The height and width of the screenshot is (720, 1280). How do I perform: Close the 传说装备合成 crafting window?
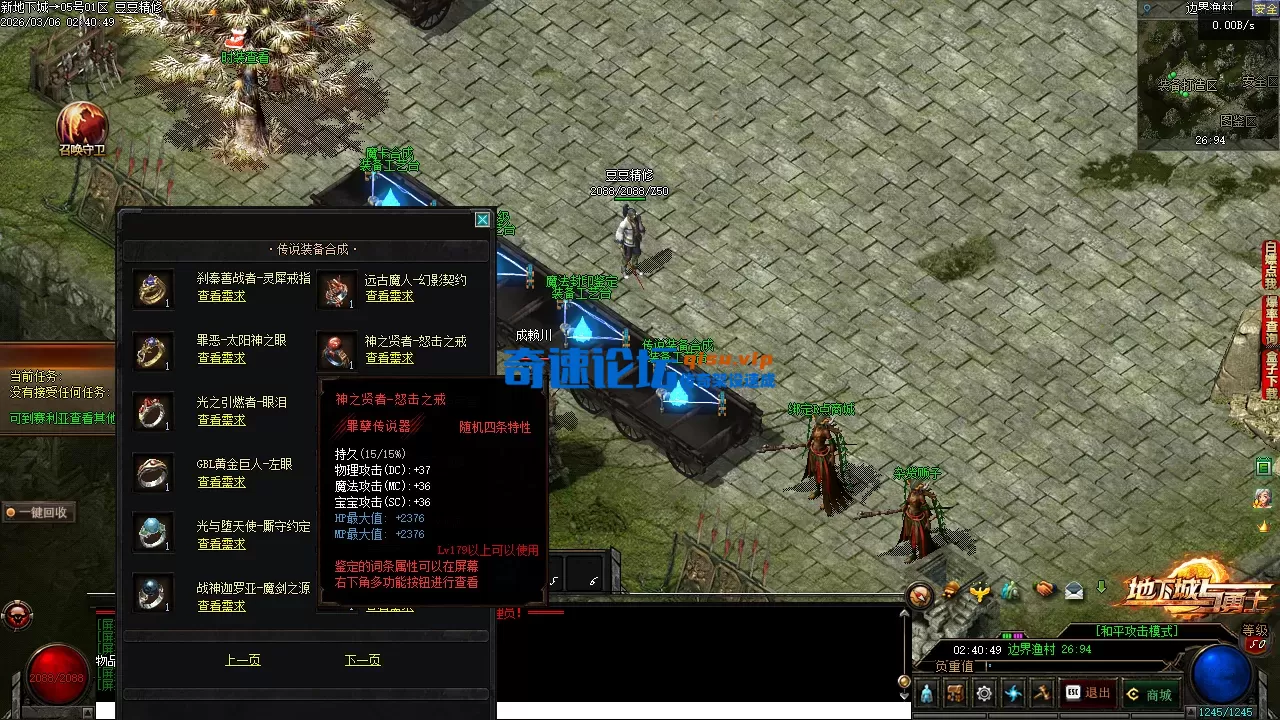coord(482,220)
